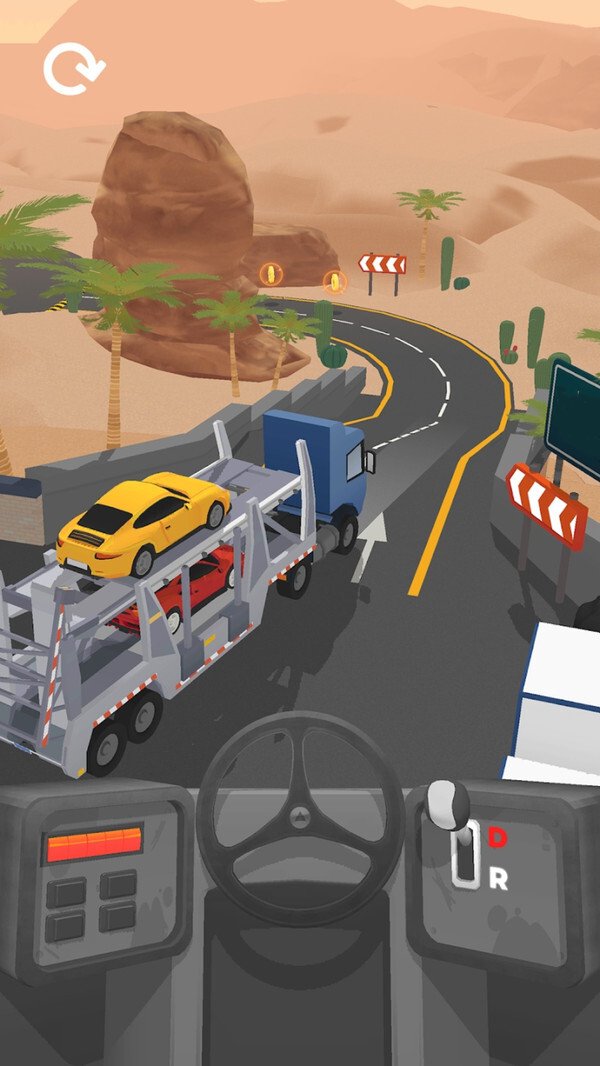Shift to the D drive gear
Screen dimensions: 600x1066
tap(497, 838)
